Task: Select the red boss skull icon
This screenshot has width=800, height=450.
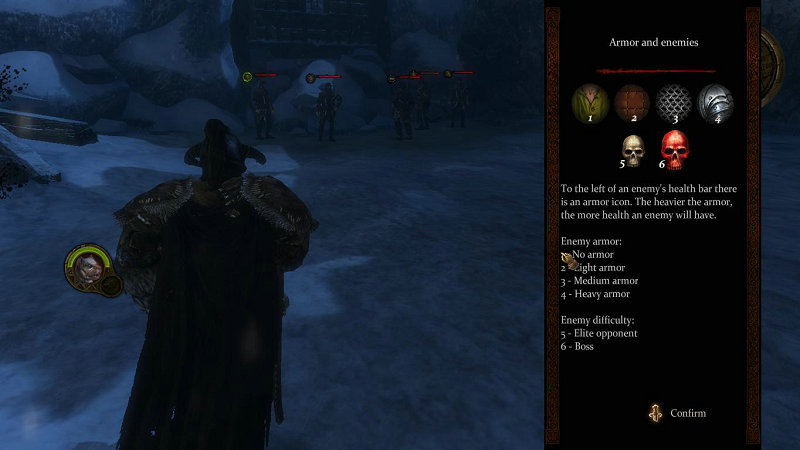Action: (x=676, y=151)
